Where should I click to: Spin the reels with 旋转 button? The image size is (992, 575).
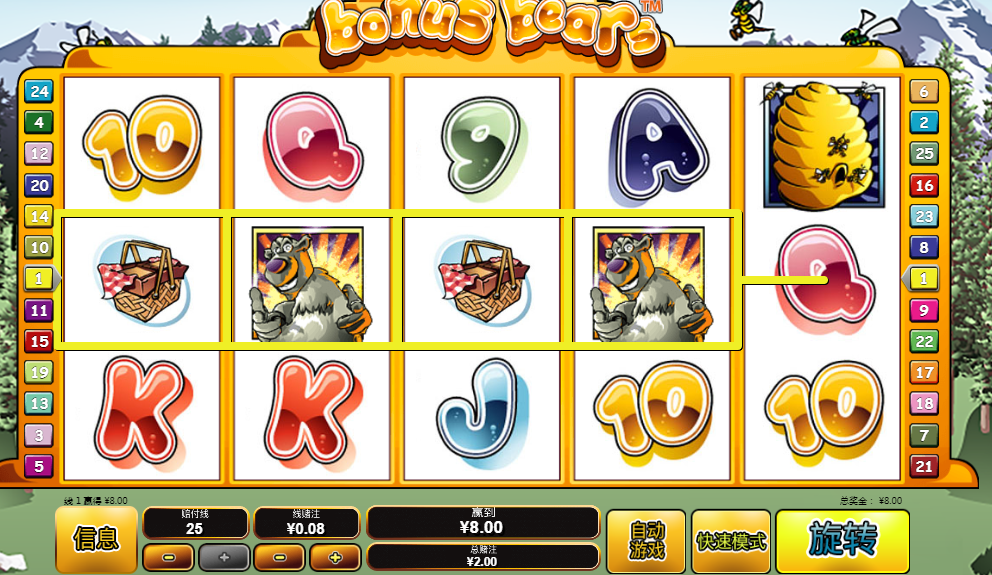pyautogui.click(x=842, y=540)
